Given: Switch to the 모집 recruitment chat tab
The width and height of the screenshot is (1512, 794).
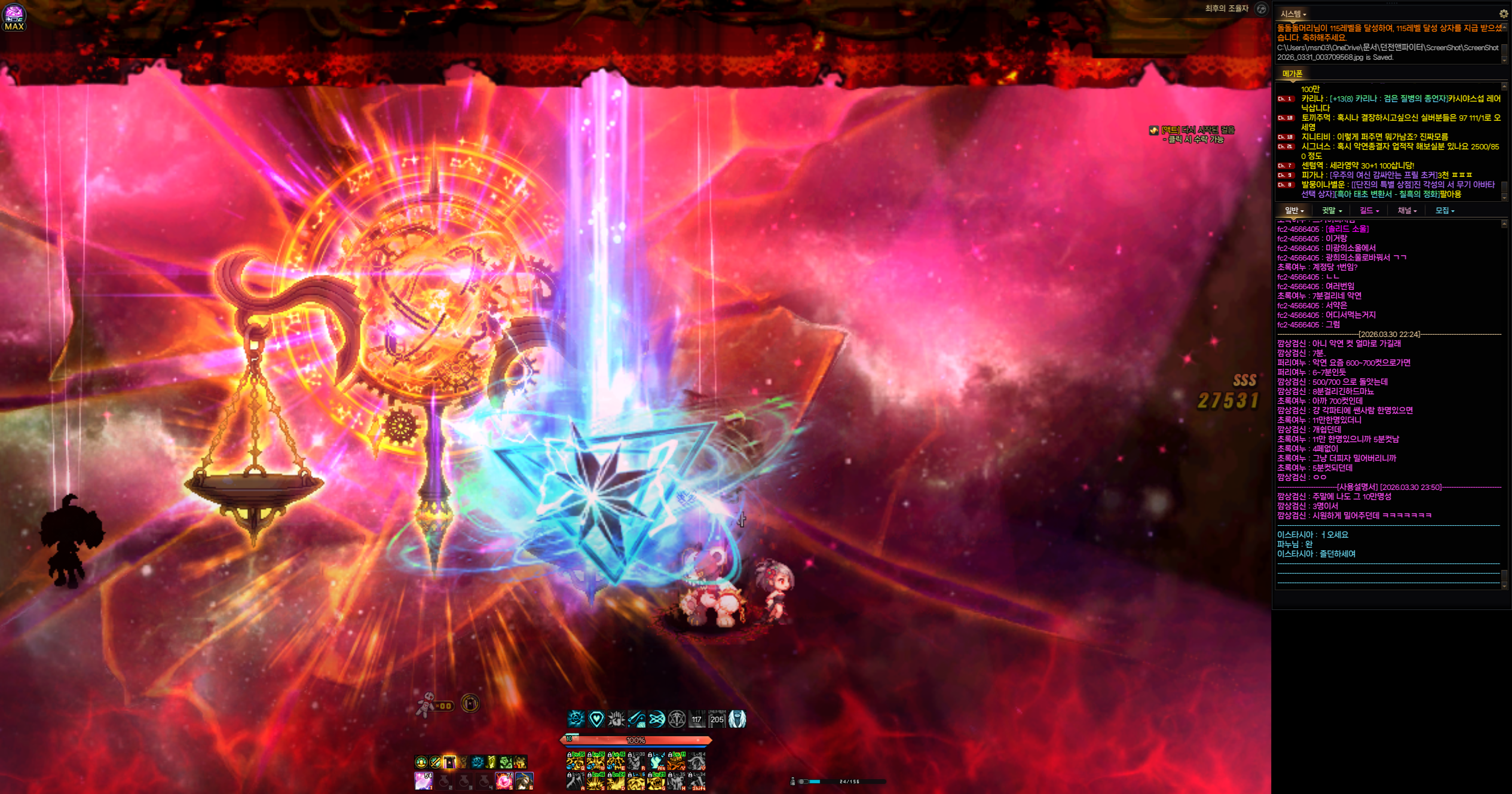Looking at the screenshot, I should pyautogui.click(x=1444, y=210).
